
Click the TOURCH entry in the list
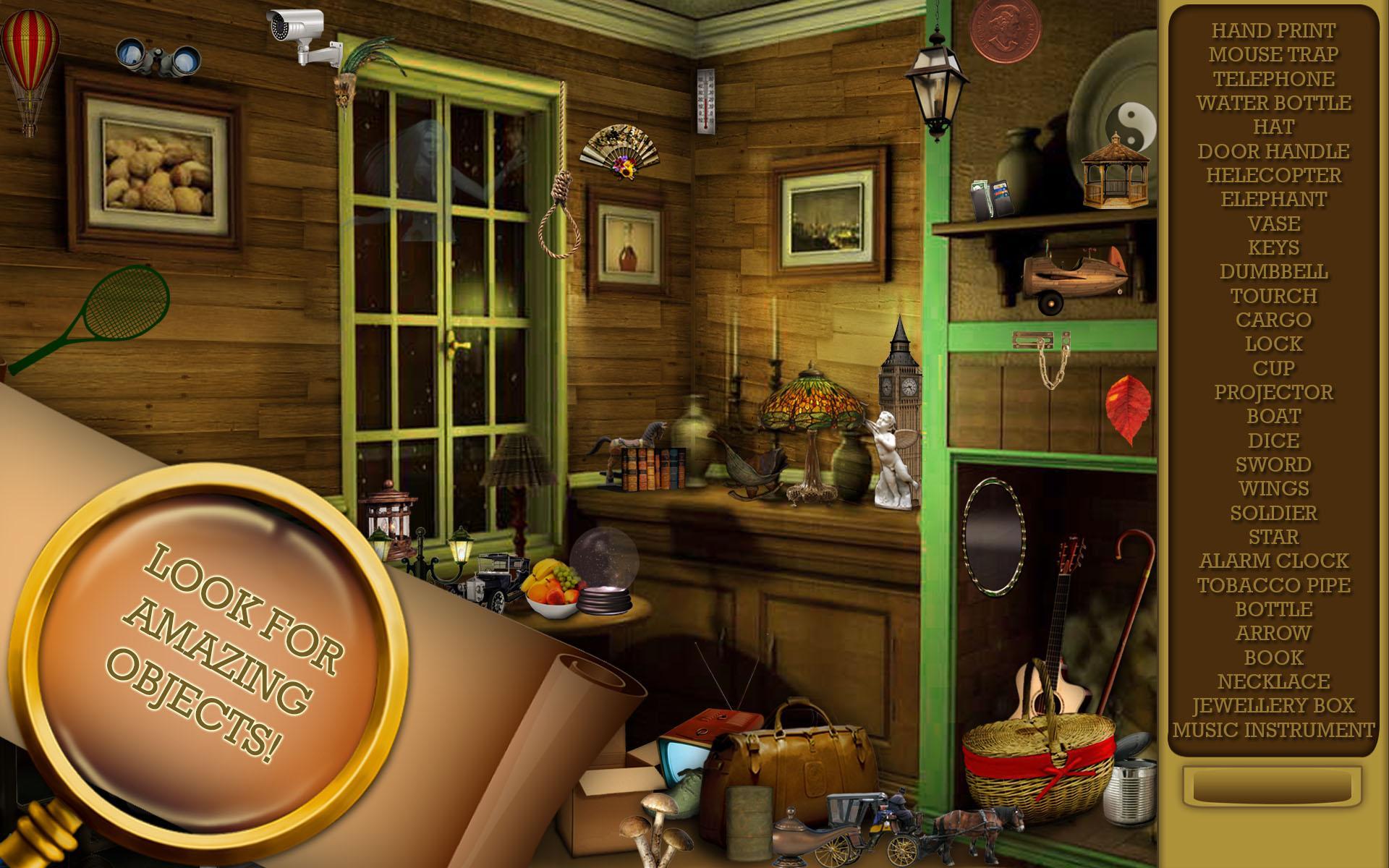coord(1273,296)
